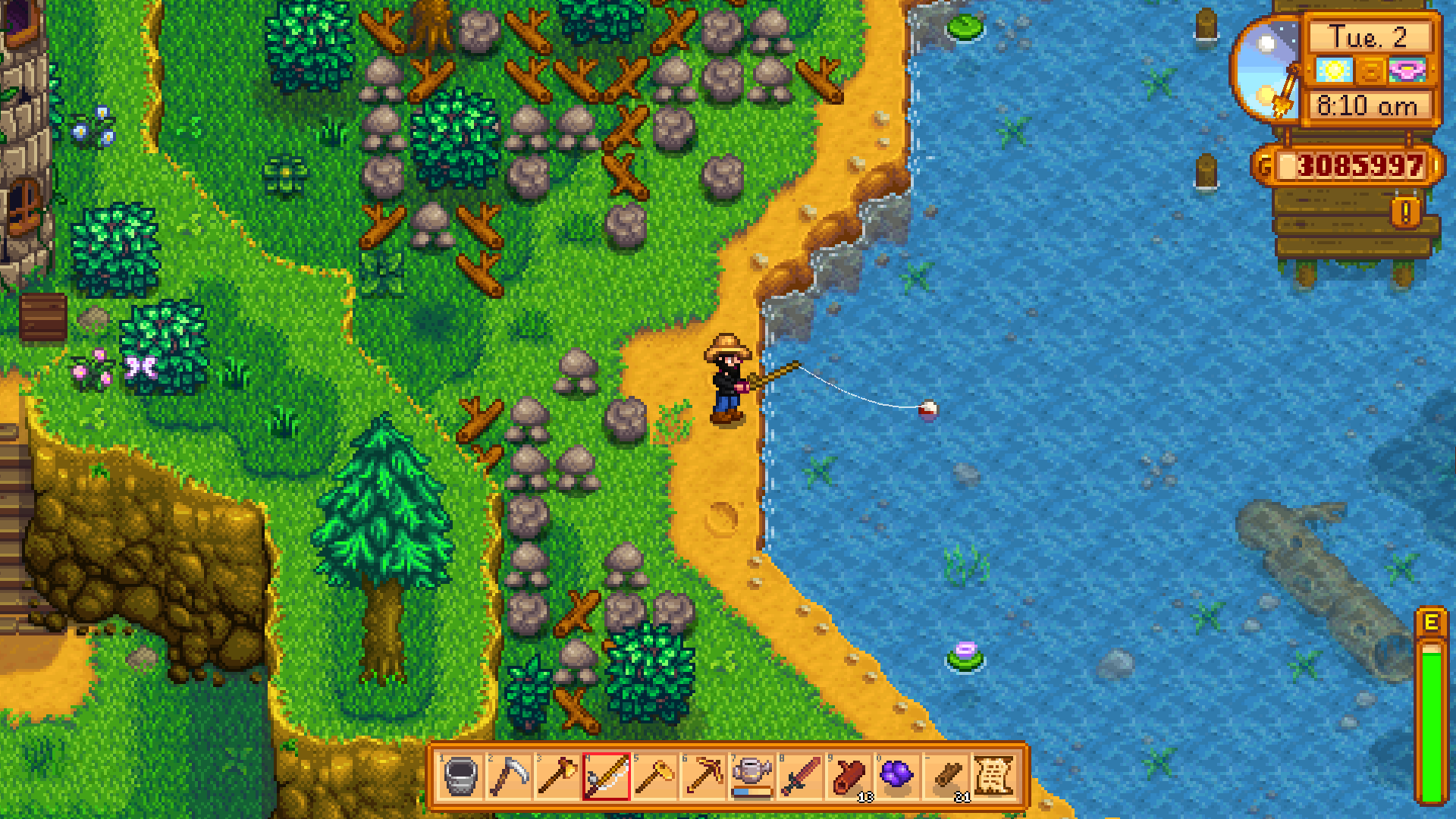Select the fishing rod in slot 4
1456x819 pixels.
tap(607, 777)
